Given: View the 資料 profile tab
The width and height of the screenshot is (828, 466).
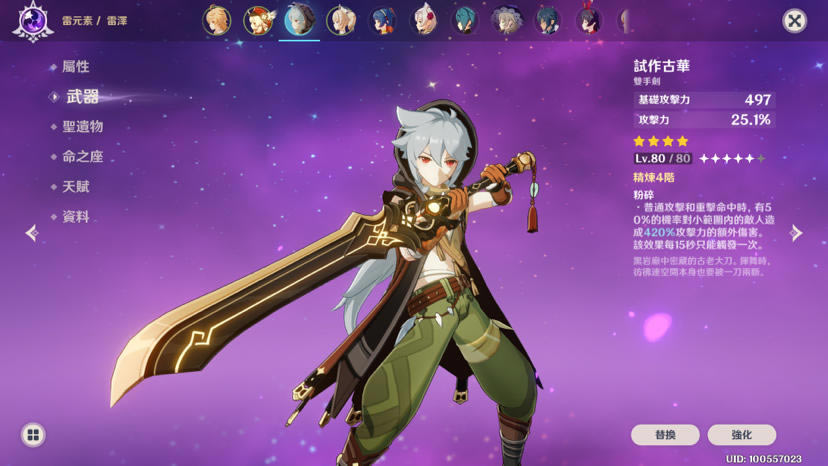Looking at the screenshot, I should 76,217.
